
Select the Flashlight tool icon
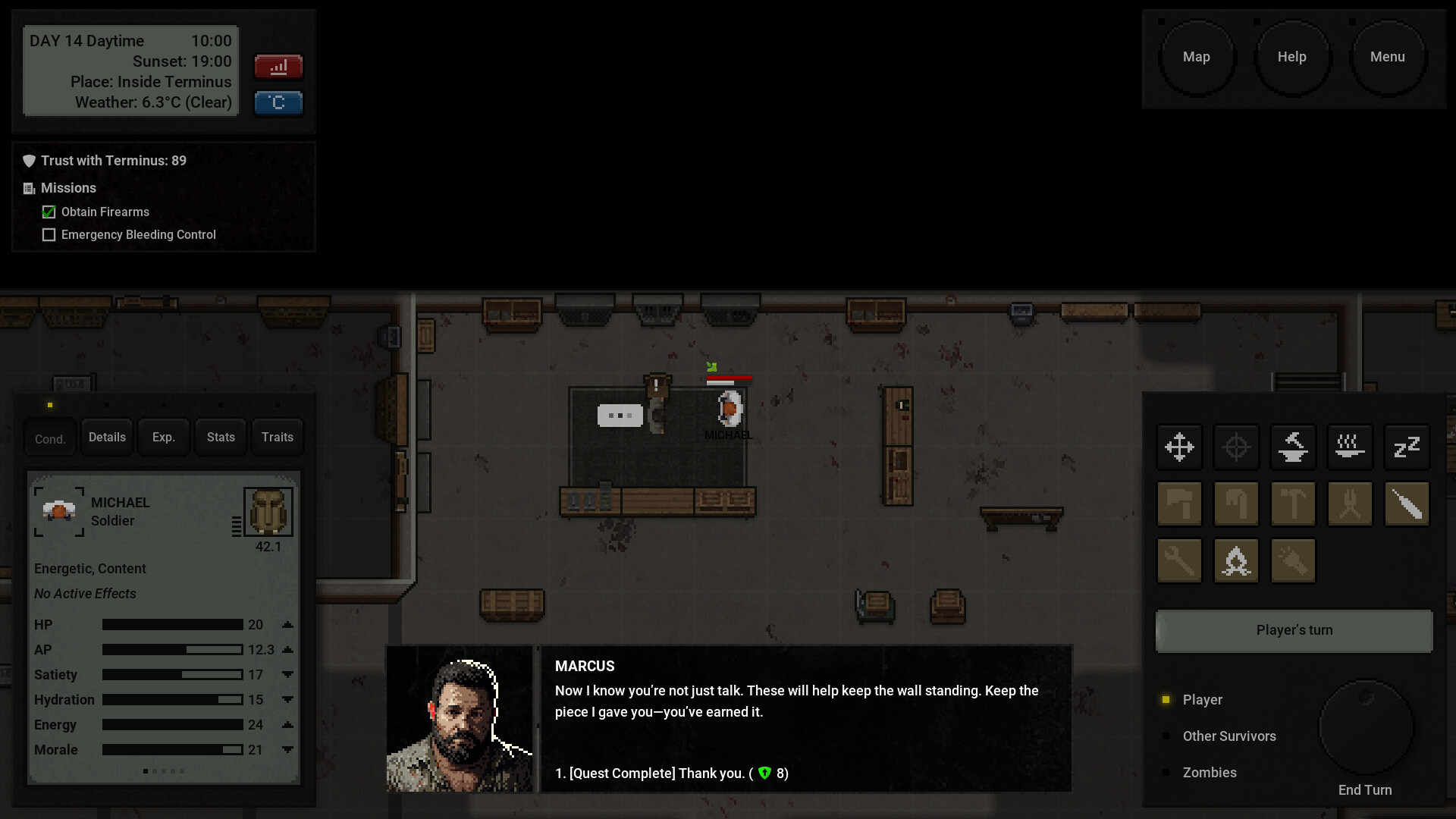click(x=1292, y=560)
